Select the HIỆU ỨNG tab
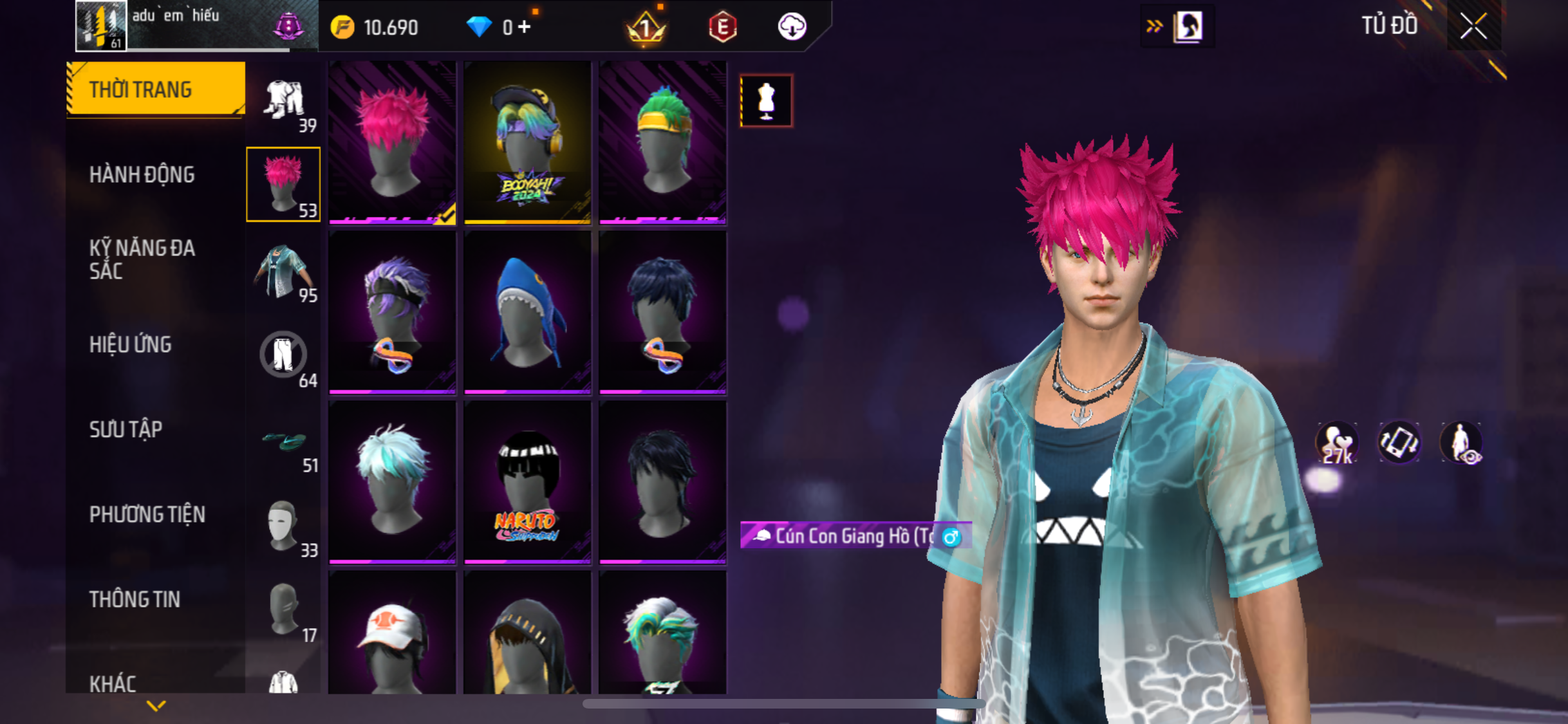Viewport: 1568px width, 724px height. [130, 344]
